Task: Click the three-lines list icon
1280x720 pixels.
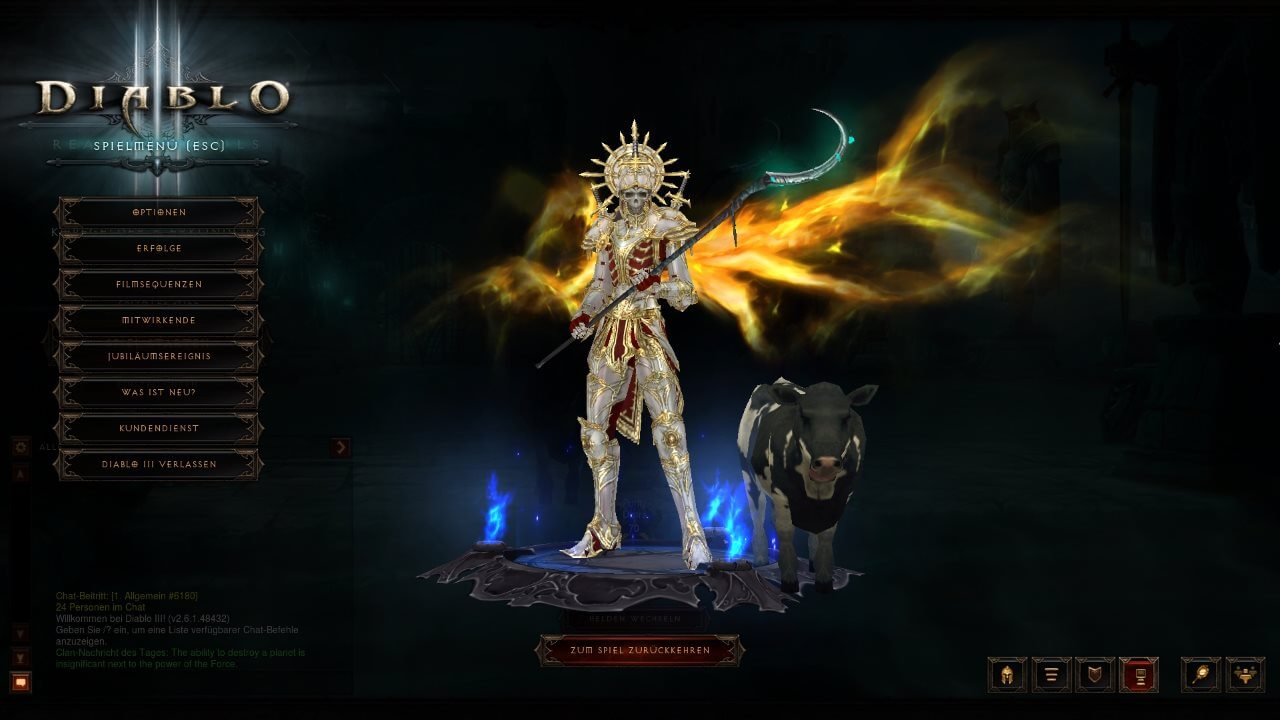Action: click(x=1051, y=675)
